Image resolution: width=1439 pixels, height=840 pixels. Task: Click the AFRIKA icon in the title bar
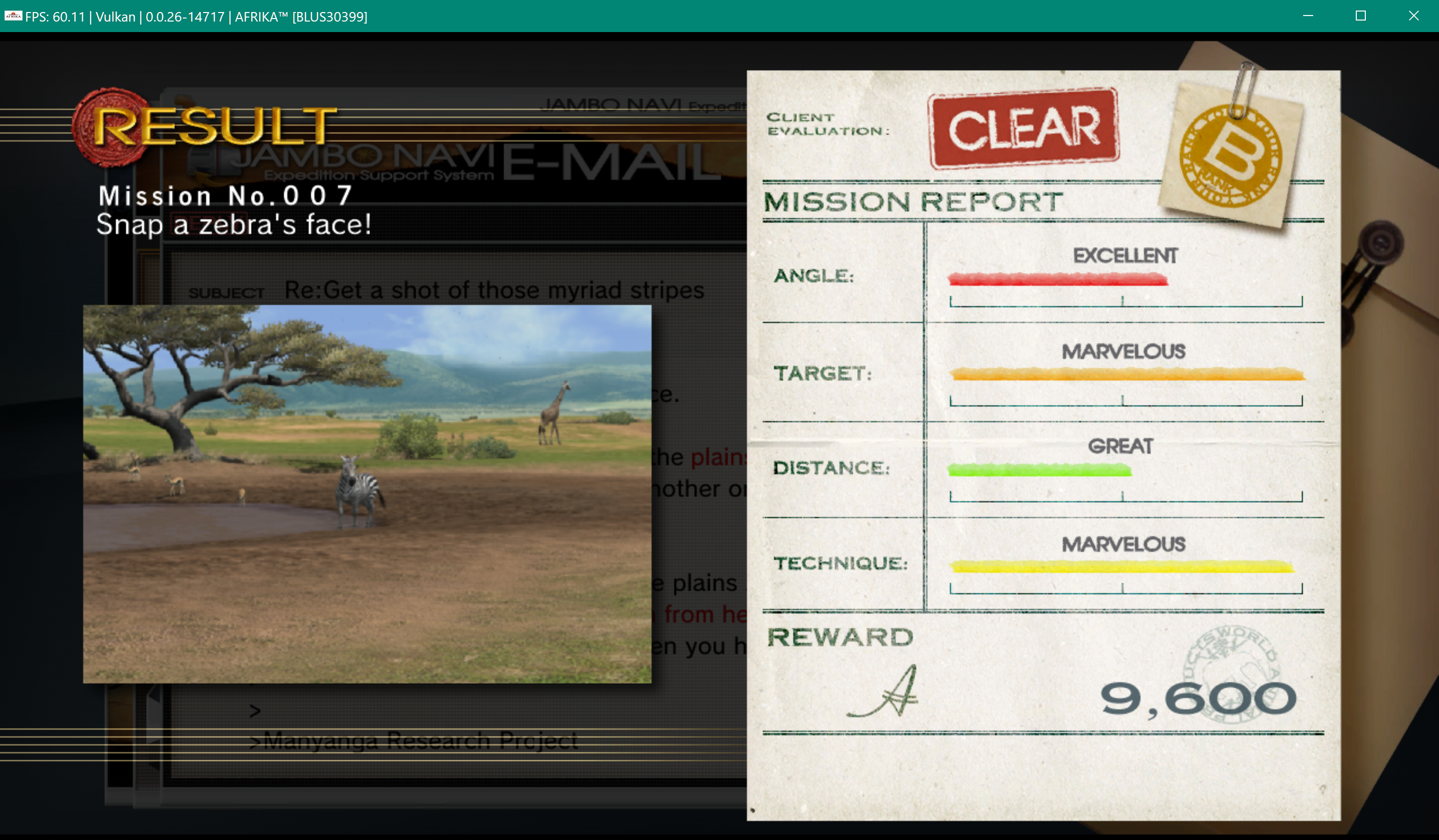12,17
